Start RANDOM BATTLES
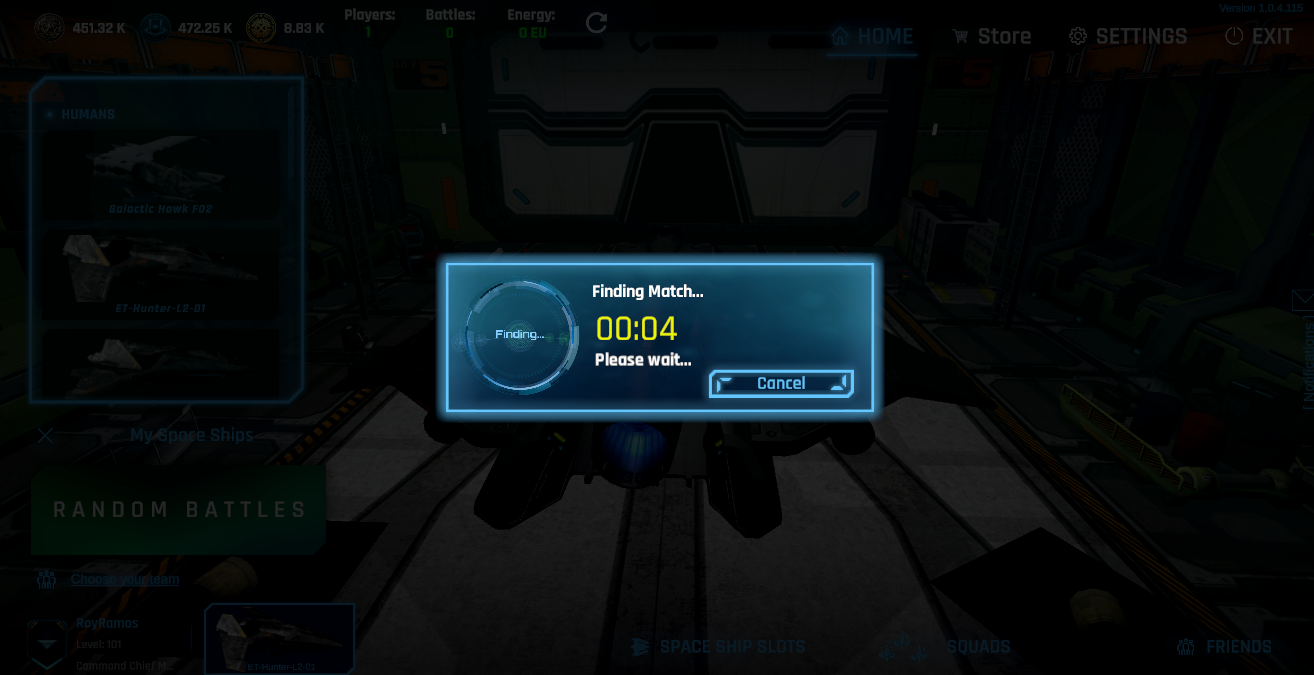1314x675 pixels. [179, 510]
